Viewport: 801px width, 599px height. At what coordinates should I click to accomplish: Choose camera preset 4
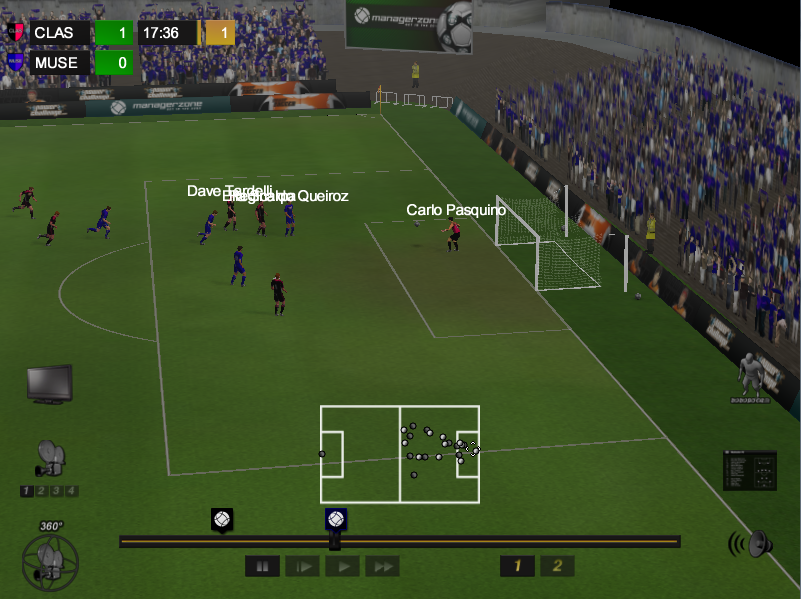coord(72,491)
